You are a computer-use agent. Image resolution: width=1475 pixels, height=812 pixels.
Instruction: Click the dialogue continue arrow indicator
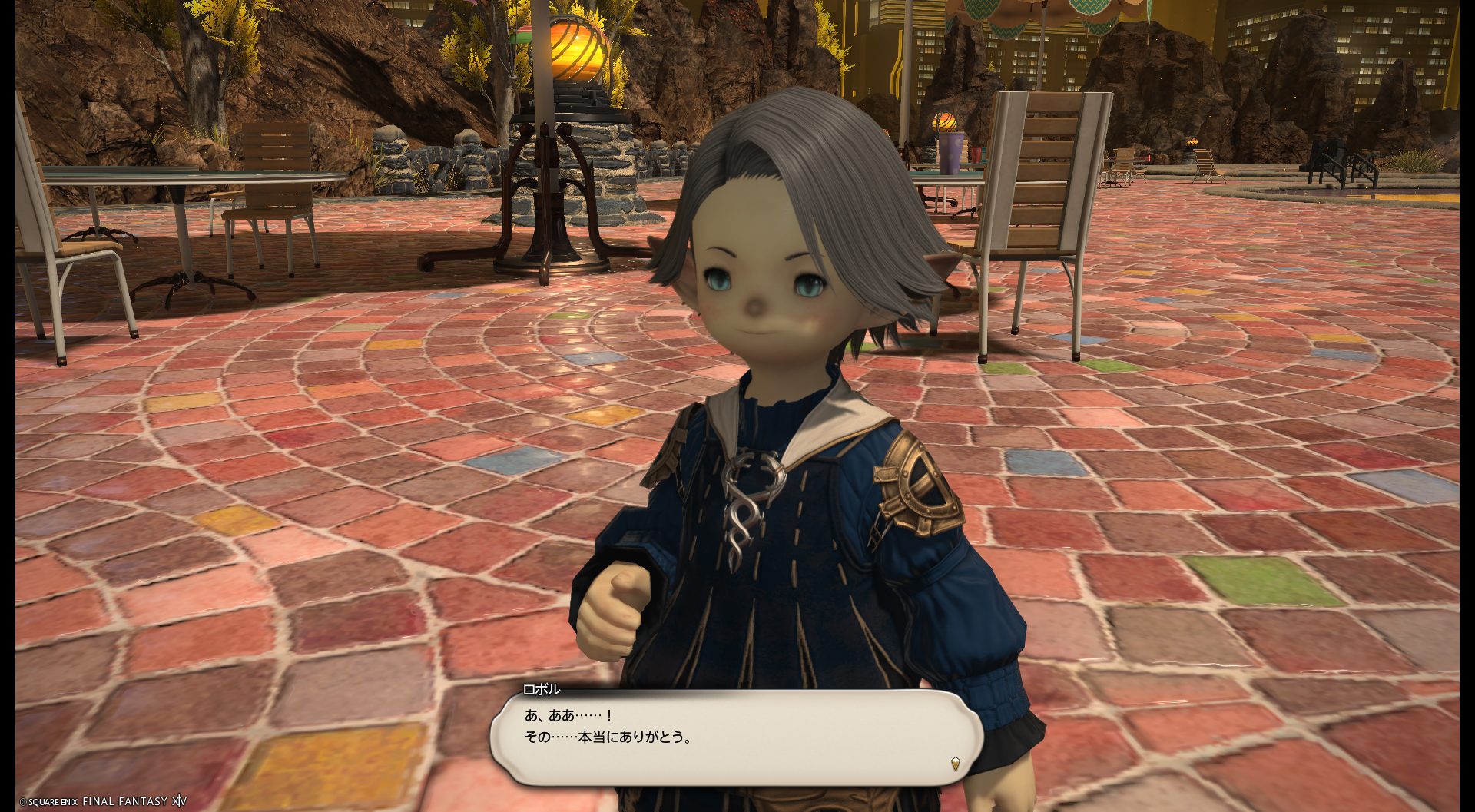955,764
